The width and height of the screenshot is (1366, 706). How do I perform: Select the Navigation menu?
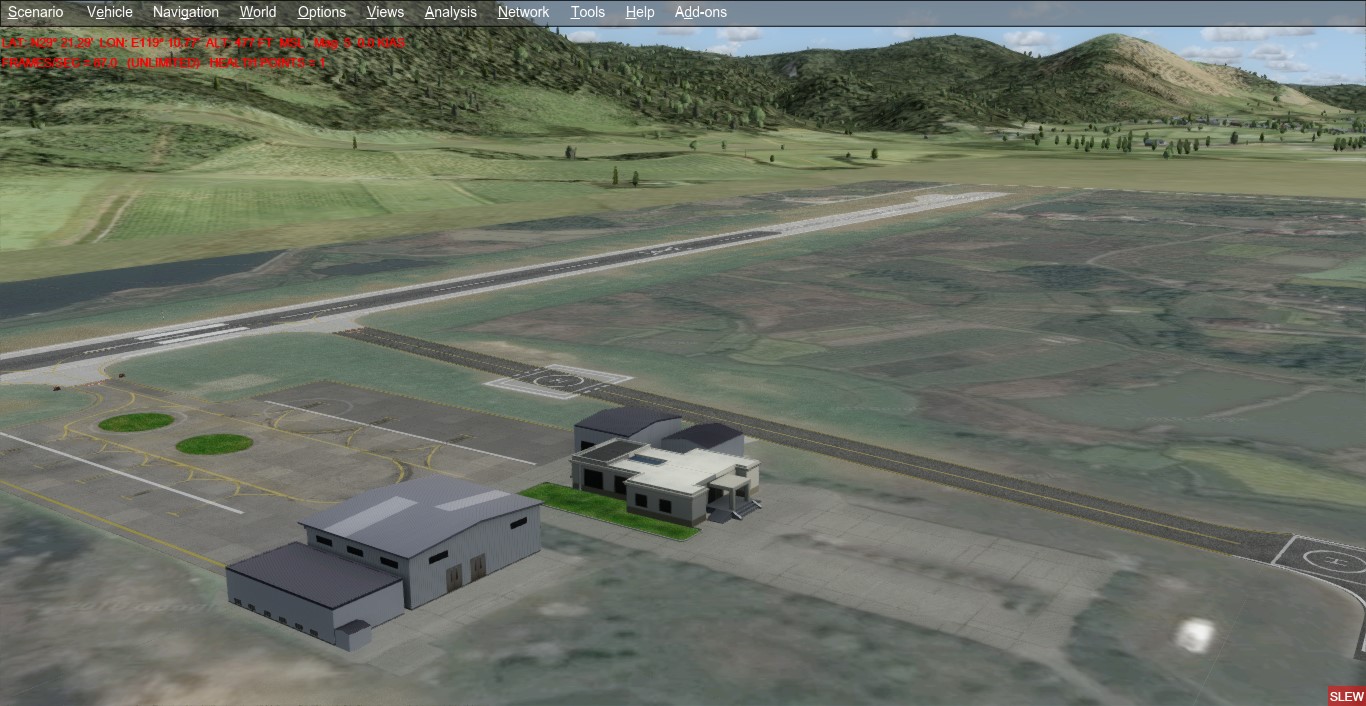[x=186, y=12]
